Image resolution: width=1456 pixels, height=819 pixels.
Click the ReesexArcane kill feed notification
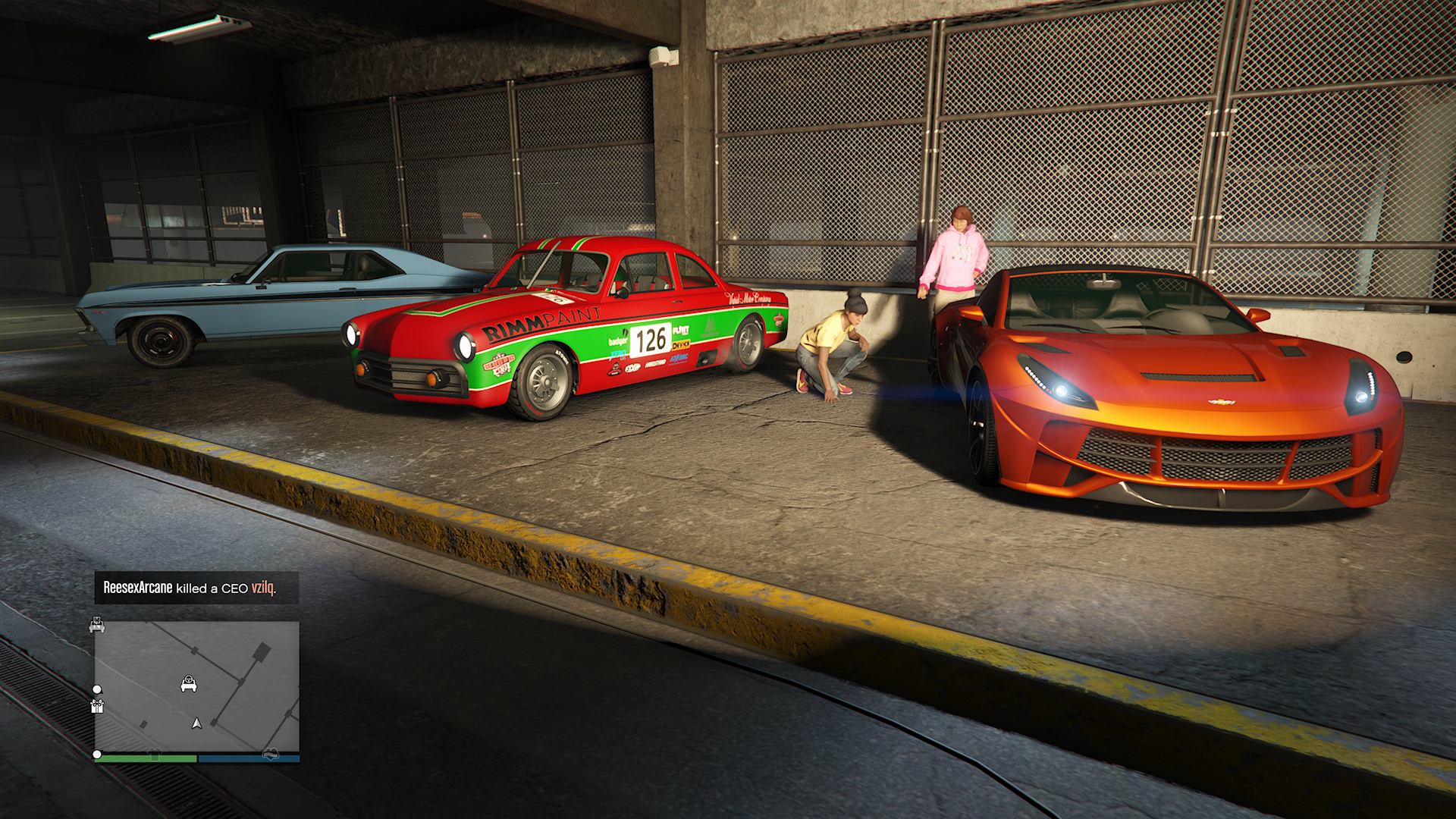pyautogui.click(x=196, y=588)
